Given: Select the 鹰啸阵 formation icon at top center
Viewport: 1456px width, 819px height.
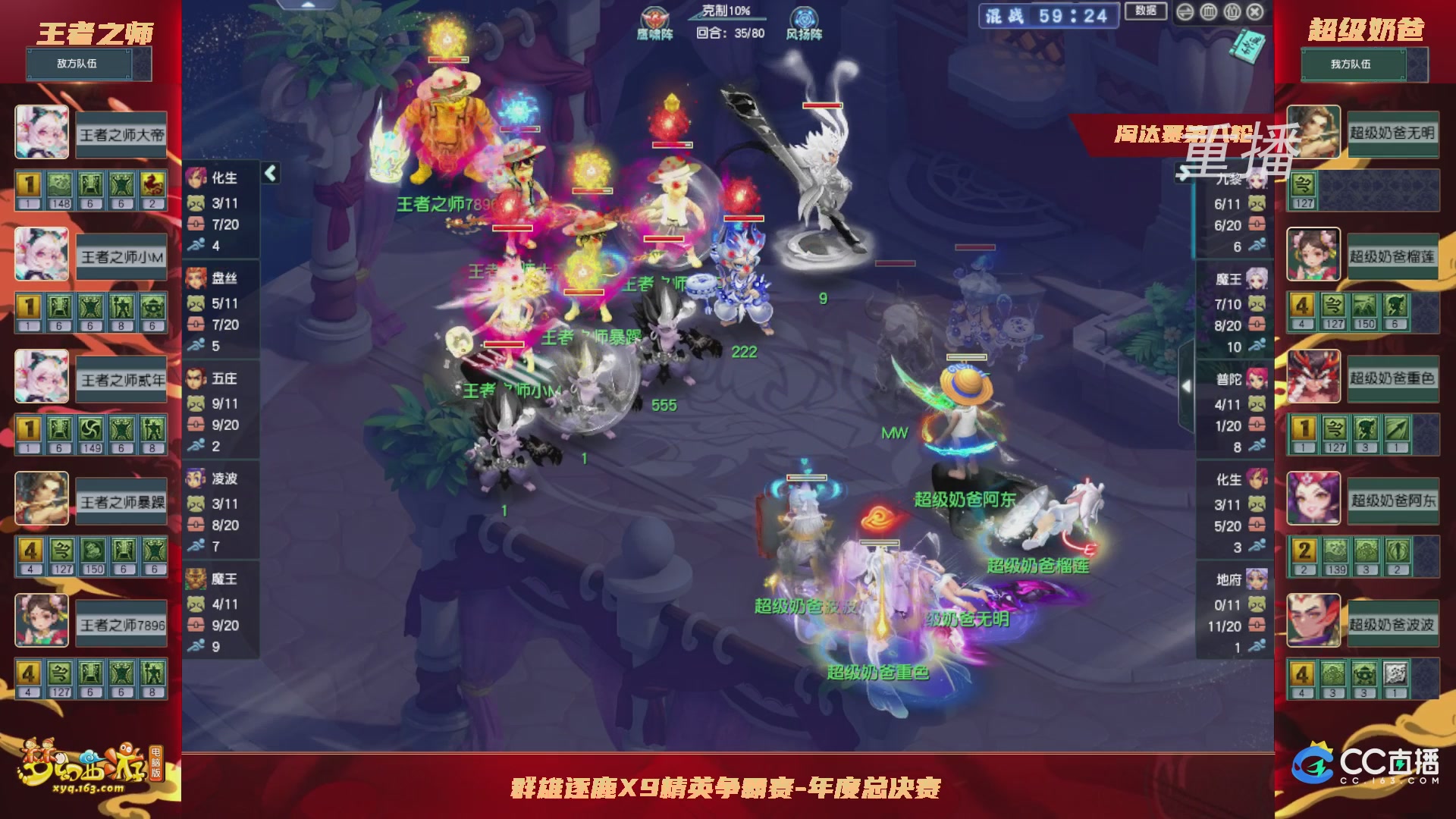Looking at the screenshot, I should tap(654, 17).
